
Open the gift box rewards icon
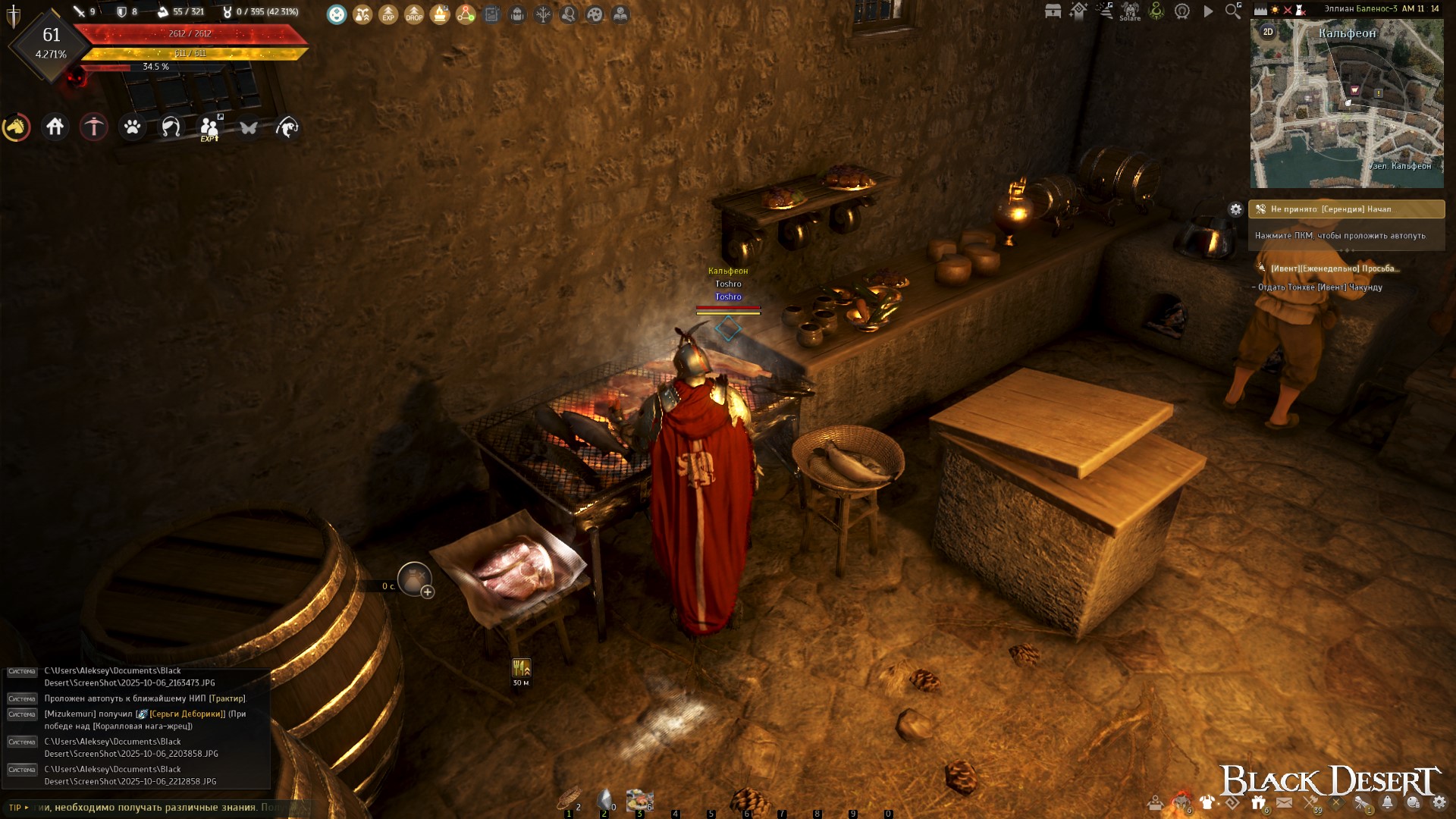(x=1259, y=802)
